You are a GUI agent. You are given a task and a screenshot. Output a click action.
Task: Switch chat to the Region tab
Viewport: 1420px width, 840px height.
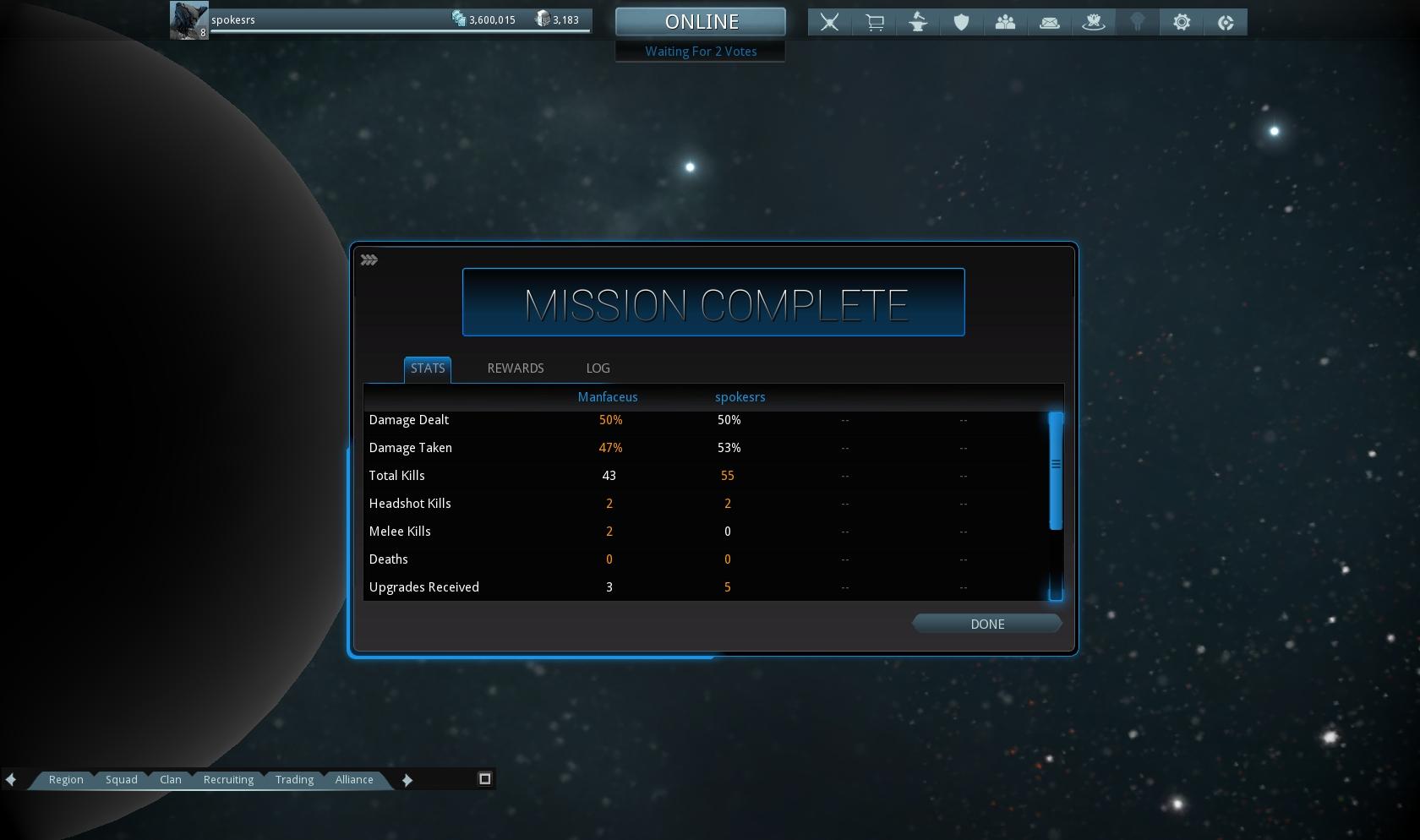click(x=66, y=779)
